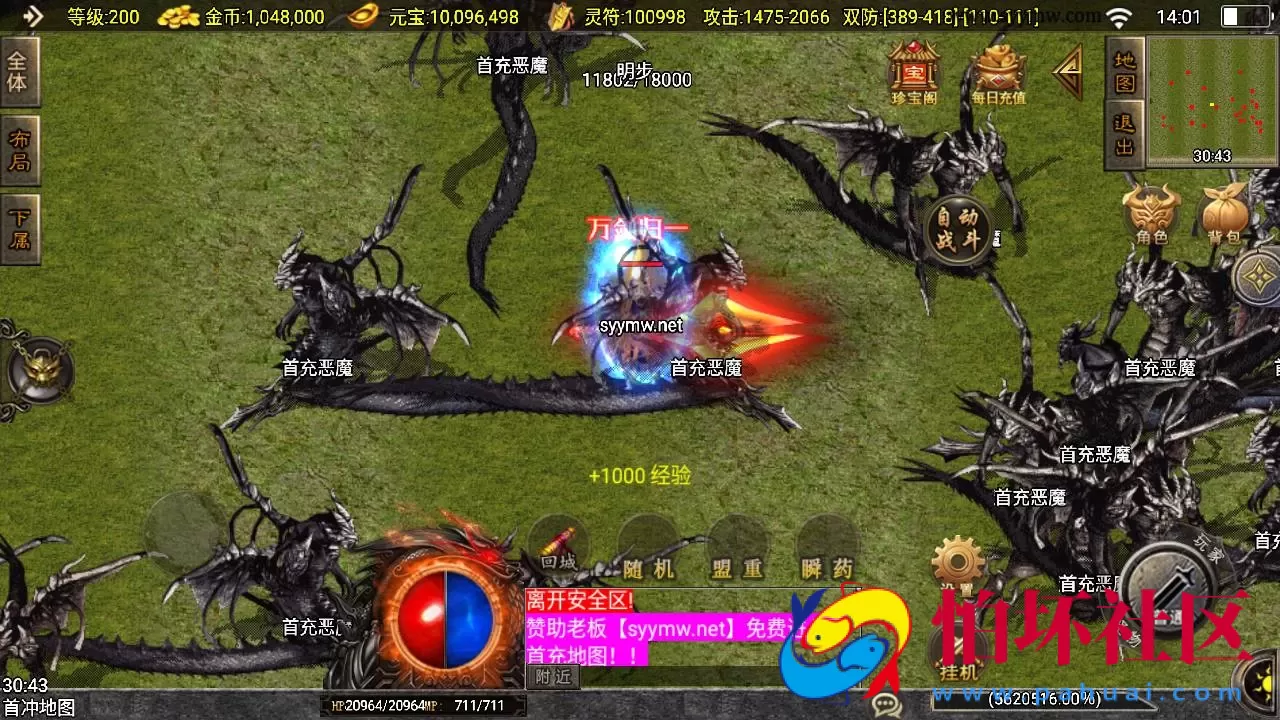This screenshot has height=720, width=1280.
Task: Open the 挂机 AFK hang-up feature
Action: point(957,648)
